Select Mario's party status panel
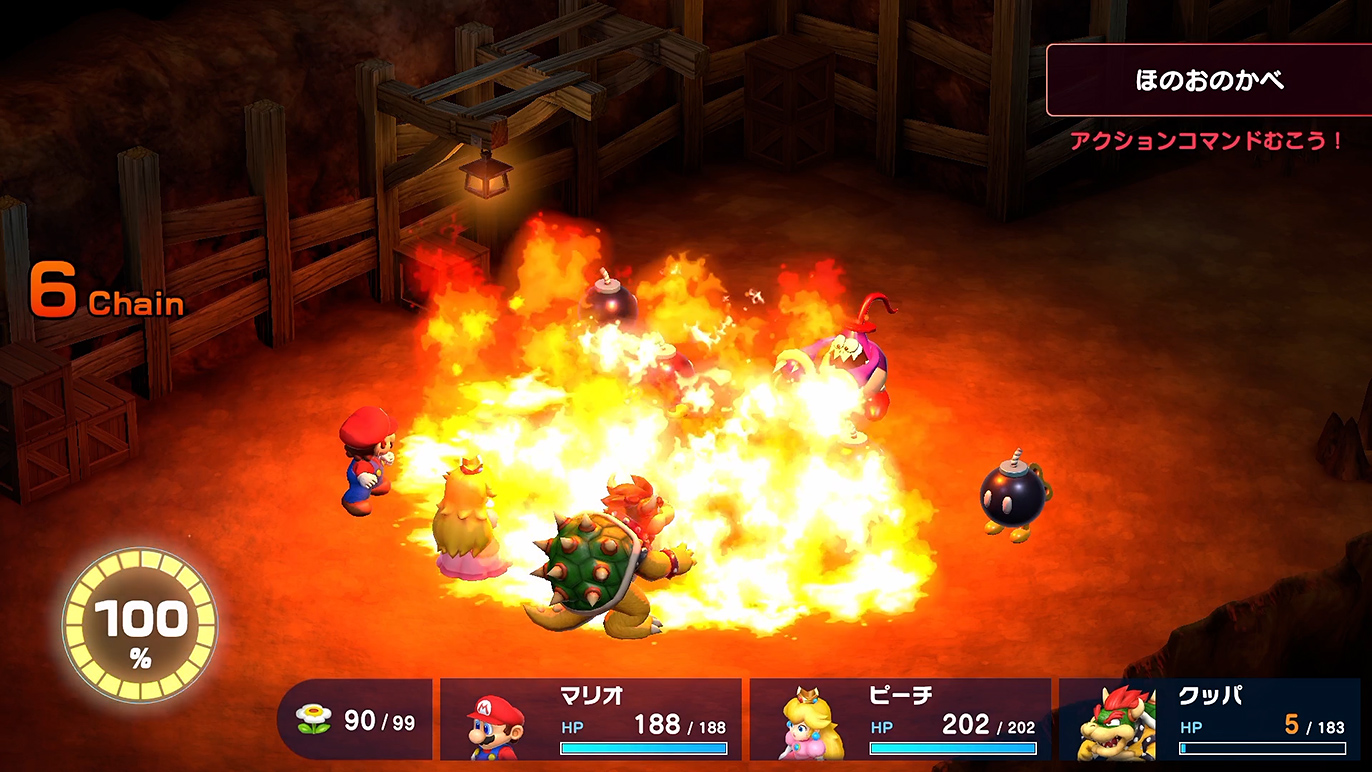Image resolution: width=1372 pixels, height=772 pixels. pos(591,721)
